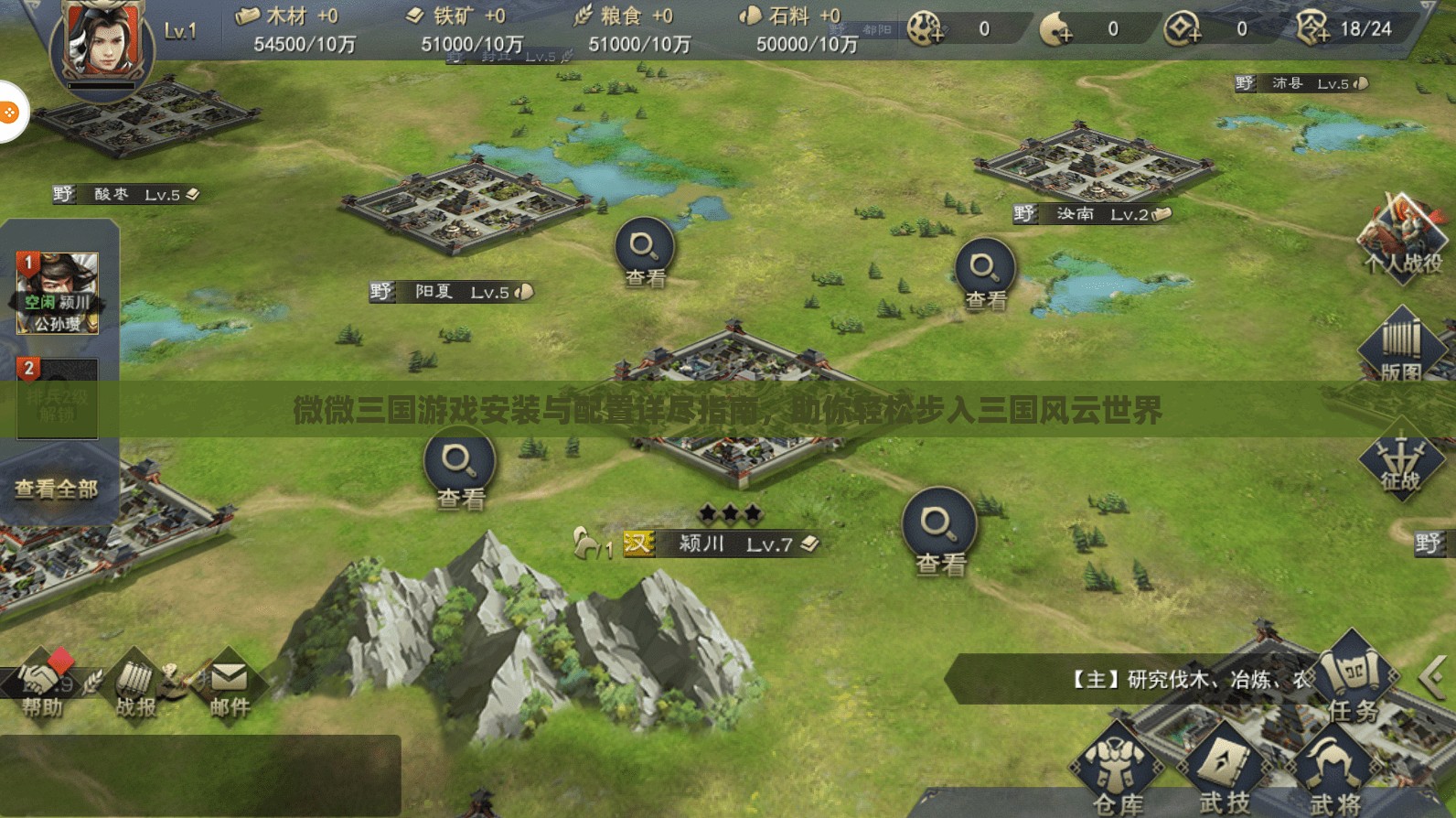Collapse the bottom menu with the arrow

click(1432, 678)
